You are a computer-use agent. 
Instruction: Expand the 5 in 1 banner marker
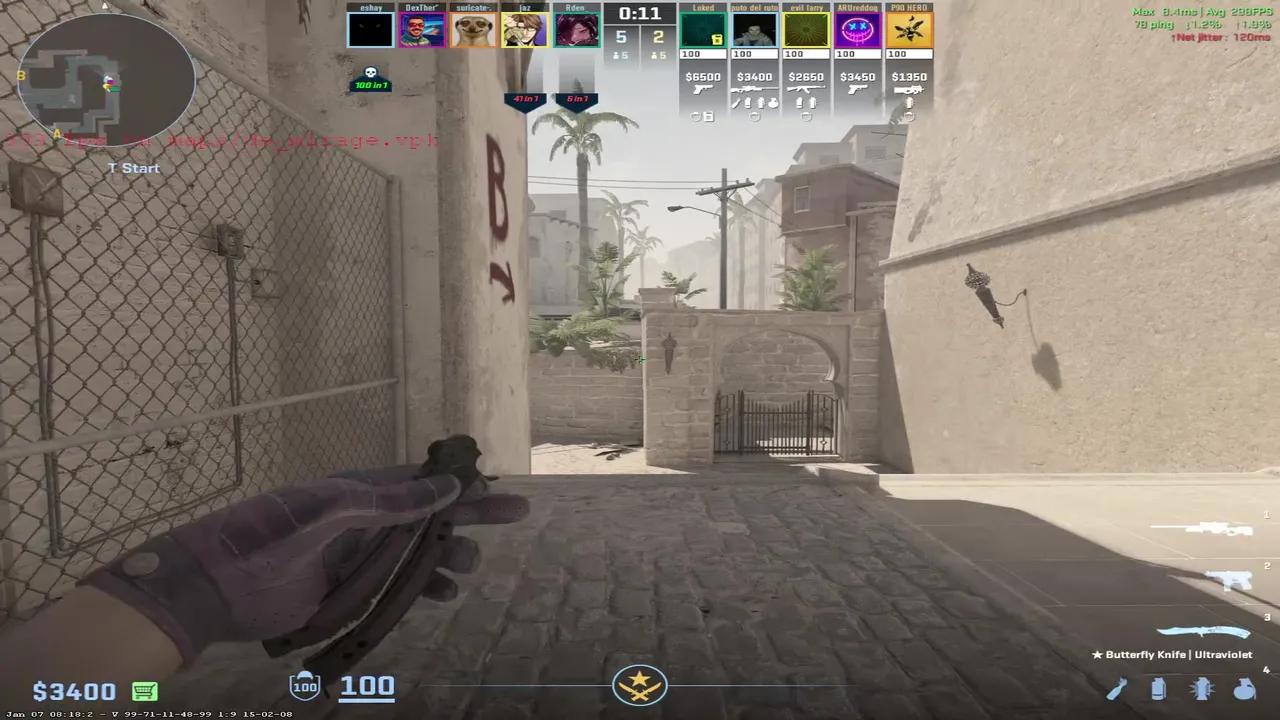[577, 98]
